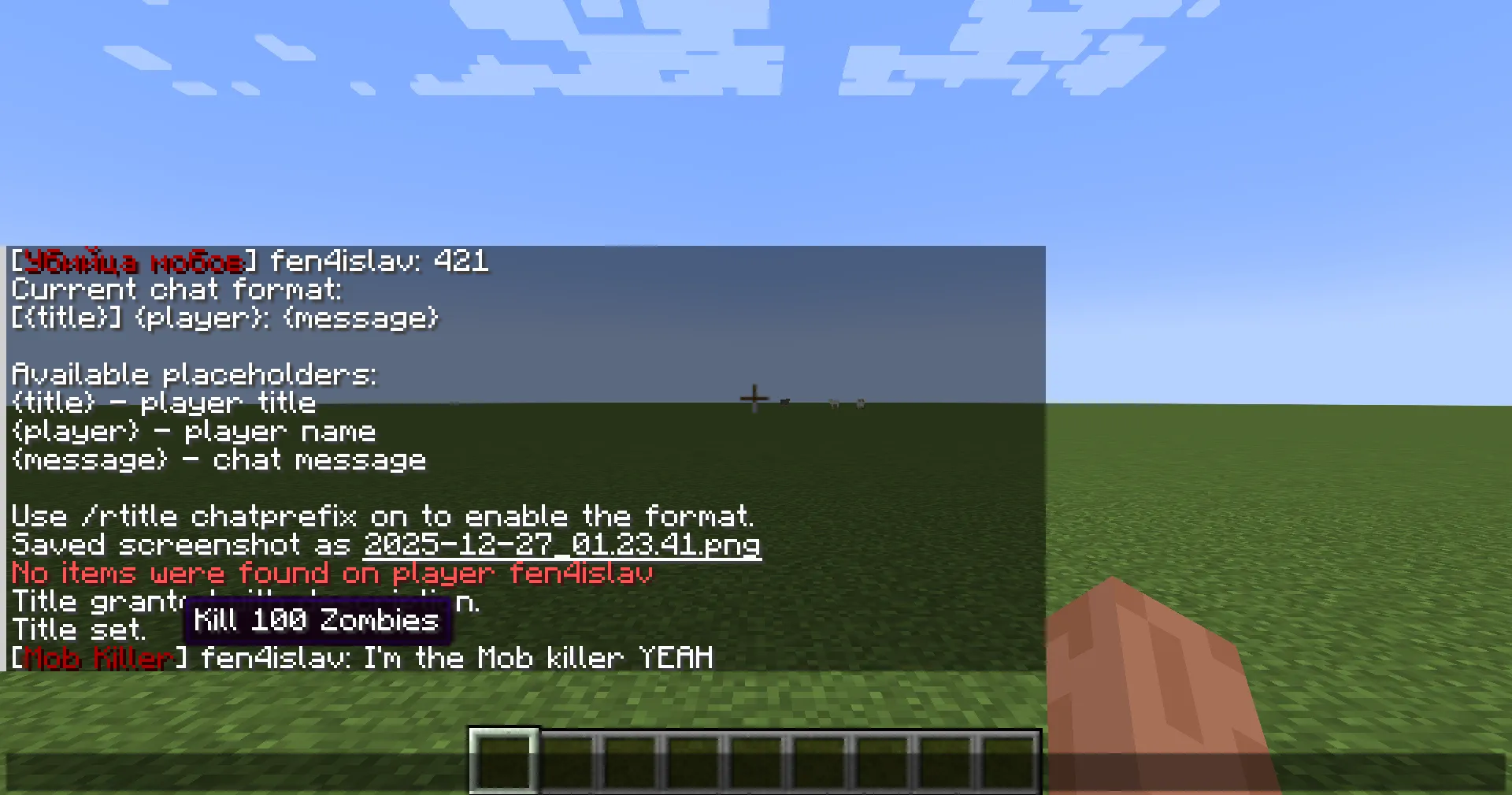Click the red No items were found warning
This screenshot has width=1512, height=795.
point(331,573)
